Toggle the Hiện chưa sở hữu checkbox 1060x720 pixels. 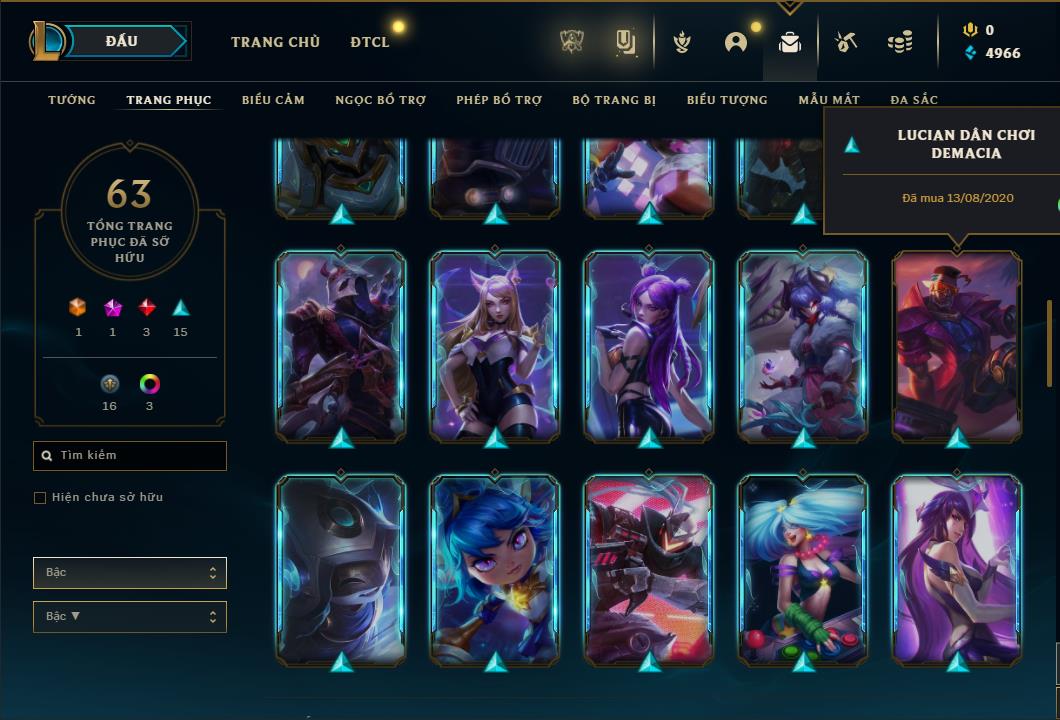coord(40,498)
